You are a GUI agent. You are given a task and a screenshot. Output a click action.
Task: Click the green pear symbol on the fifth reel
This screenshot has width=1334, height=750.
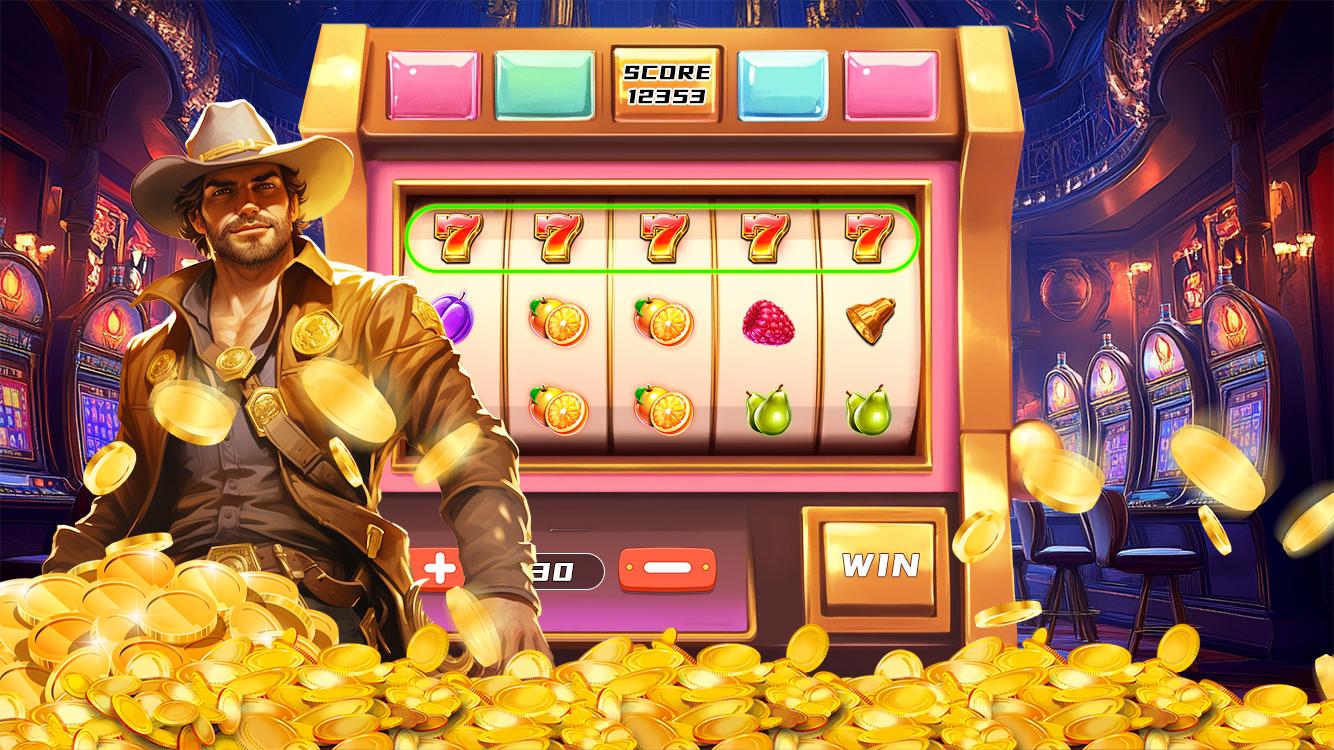[x=869, y=409]
